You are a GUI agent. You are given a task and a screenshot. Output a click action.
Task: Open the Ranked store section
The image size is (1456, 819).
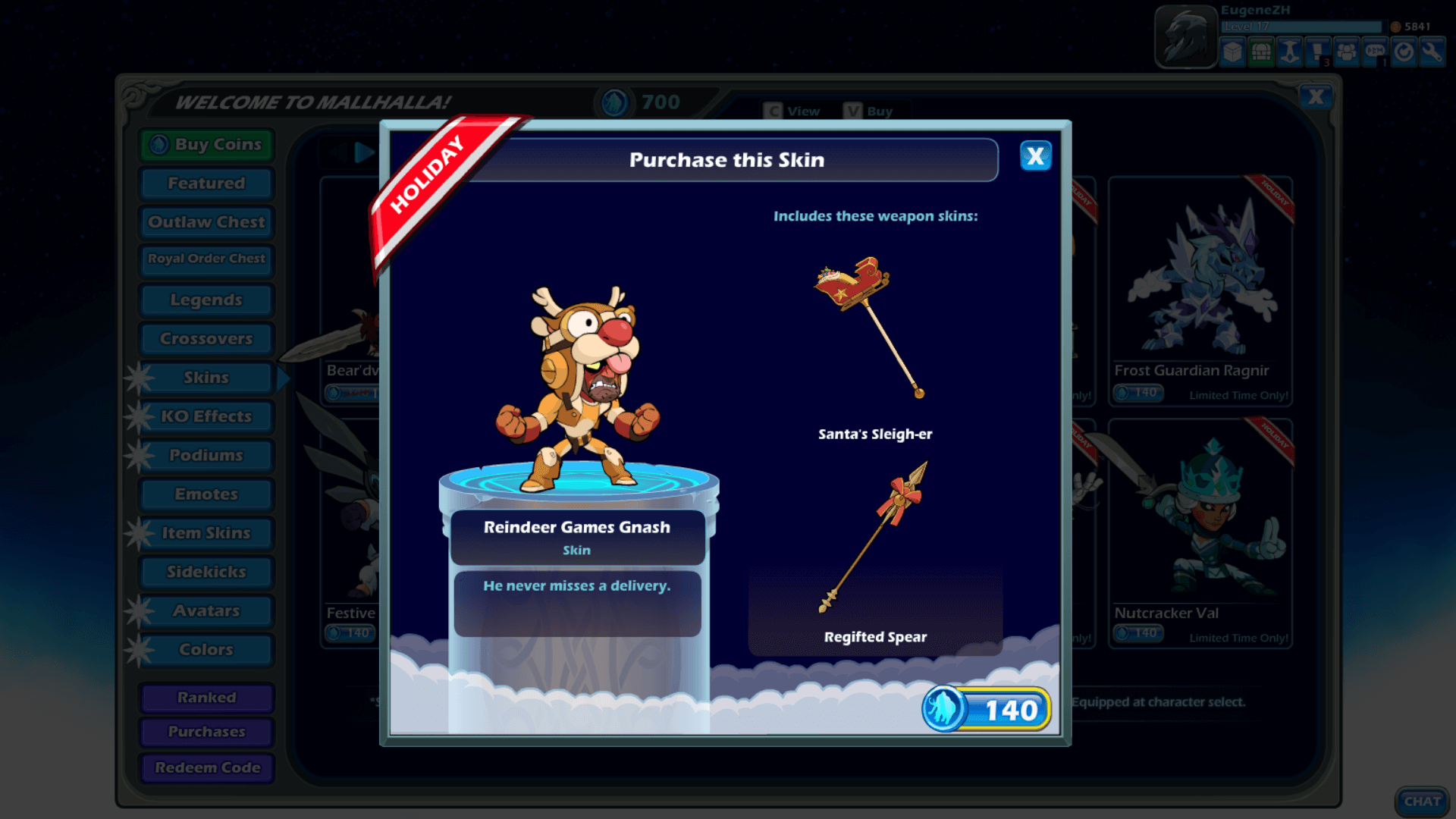coord(206,698)
